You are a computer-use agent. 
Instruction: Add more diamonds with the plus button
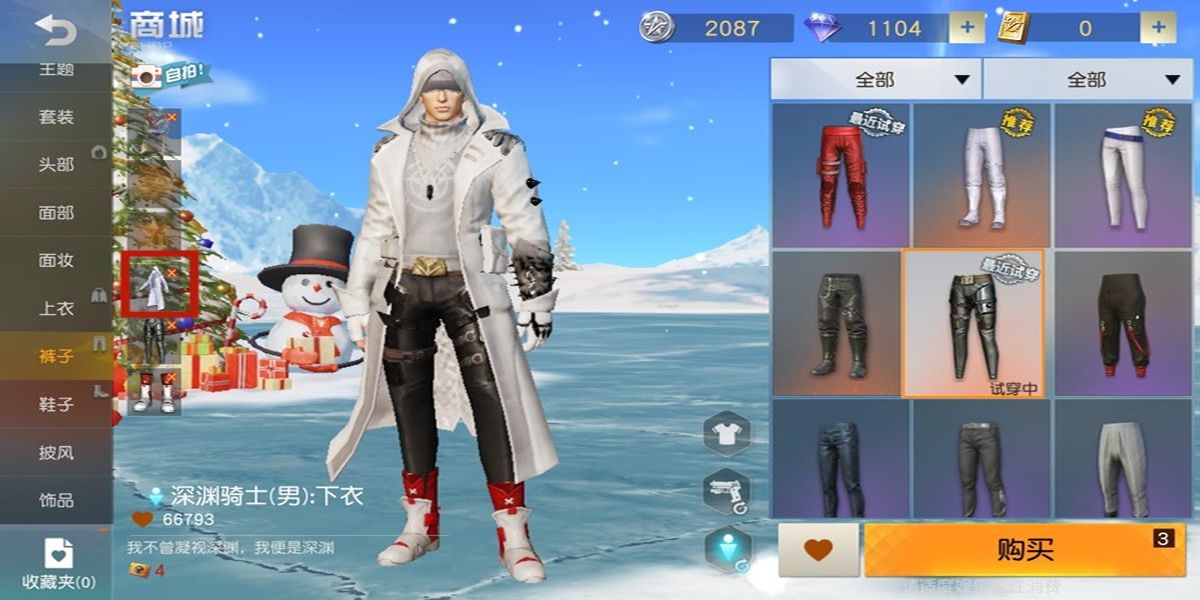pyautogui.click(x=966, y=28)
